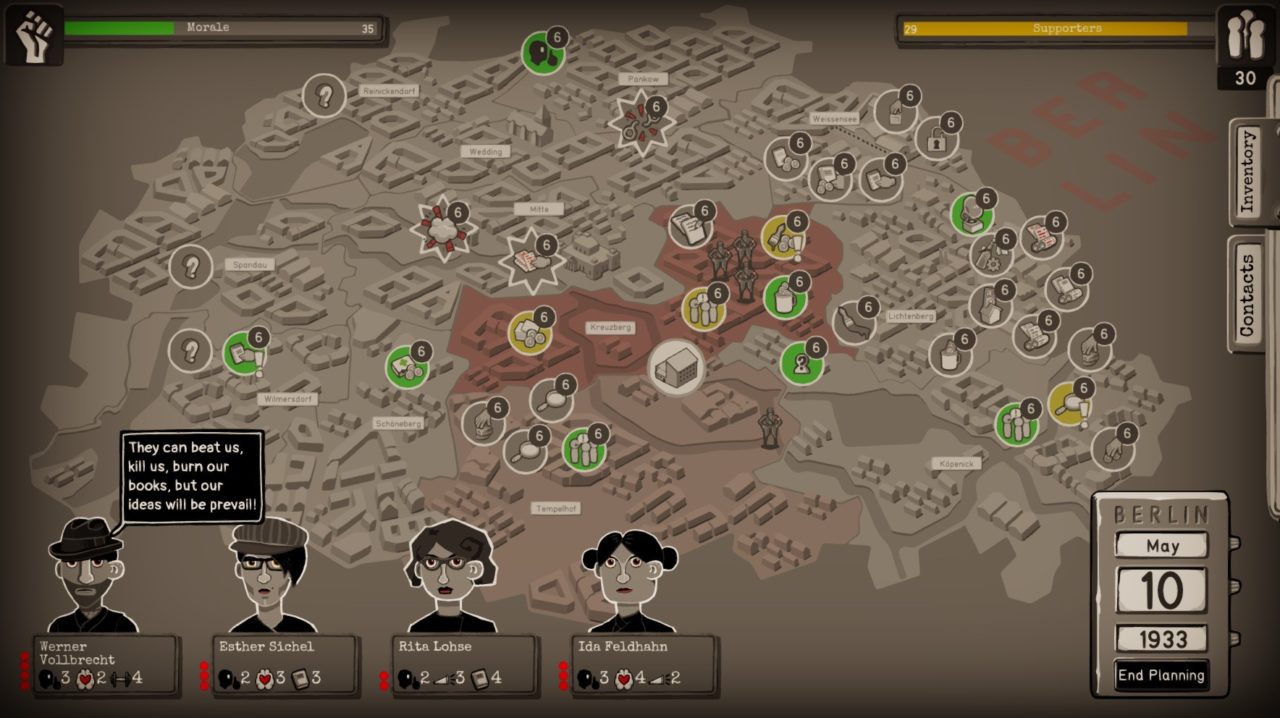Open the headquarters building marker
Viewport: 1280px width, 718px height.
click(x=676, y=367)
